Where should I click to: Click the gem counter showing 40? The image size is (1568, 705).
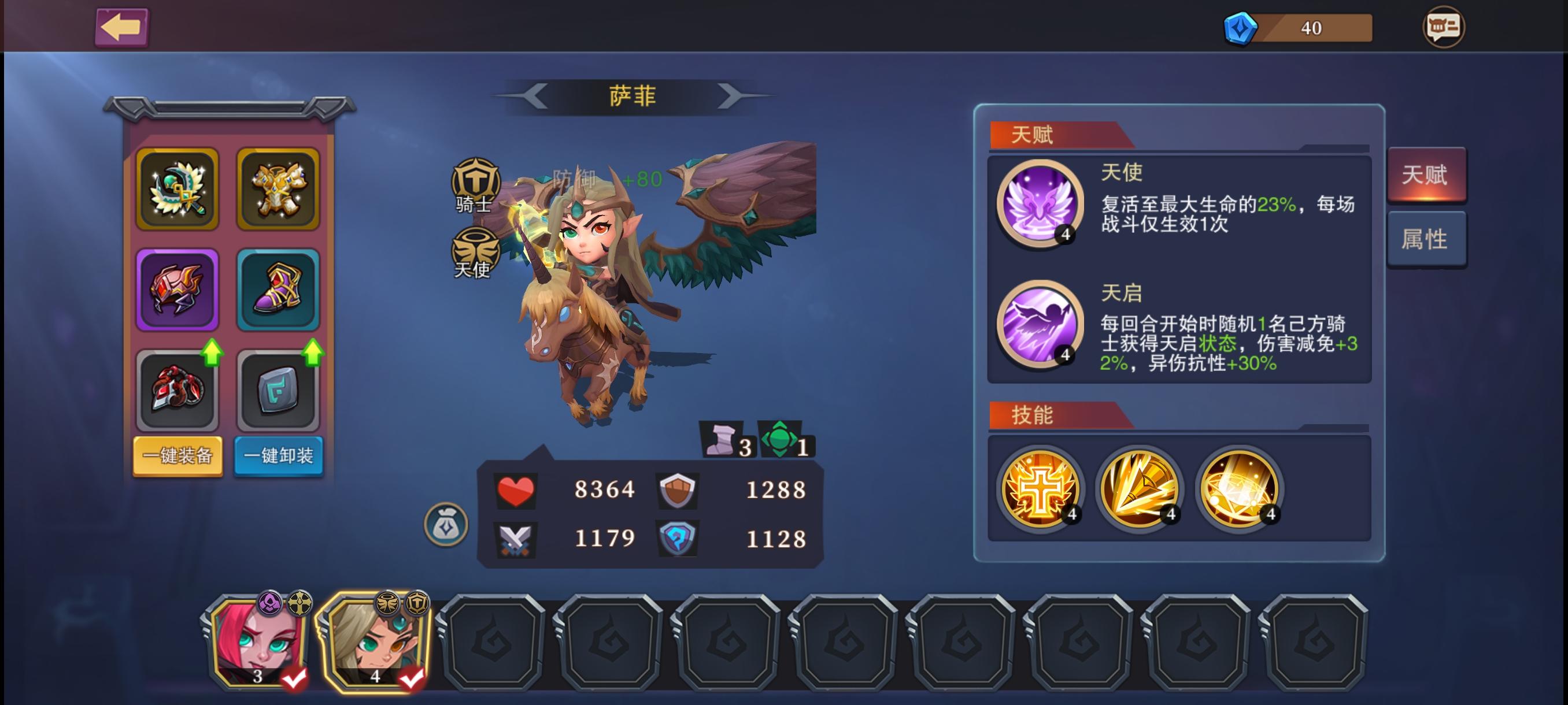click(1295, 27)
